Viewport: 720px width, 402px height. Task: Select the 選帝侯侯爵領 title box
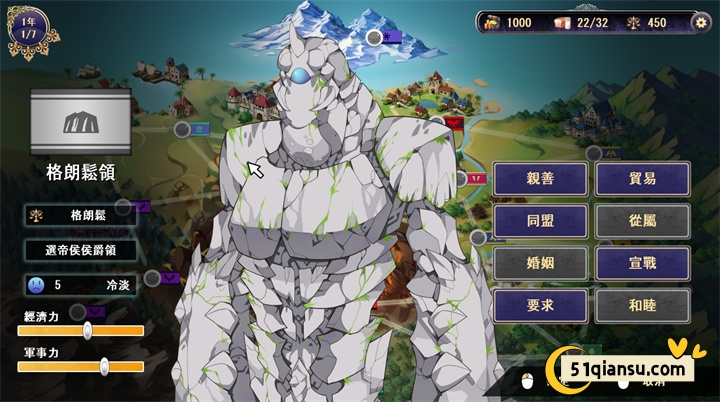[x=81, y=250]
